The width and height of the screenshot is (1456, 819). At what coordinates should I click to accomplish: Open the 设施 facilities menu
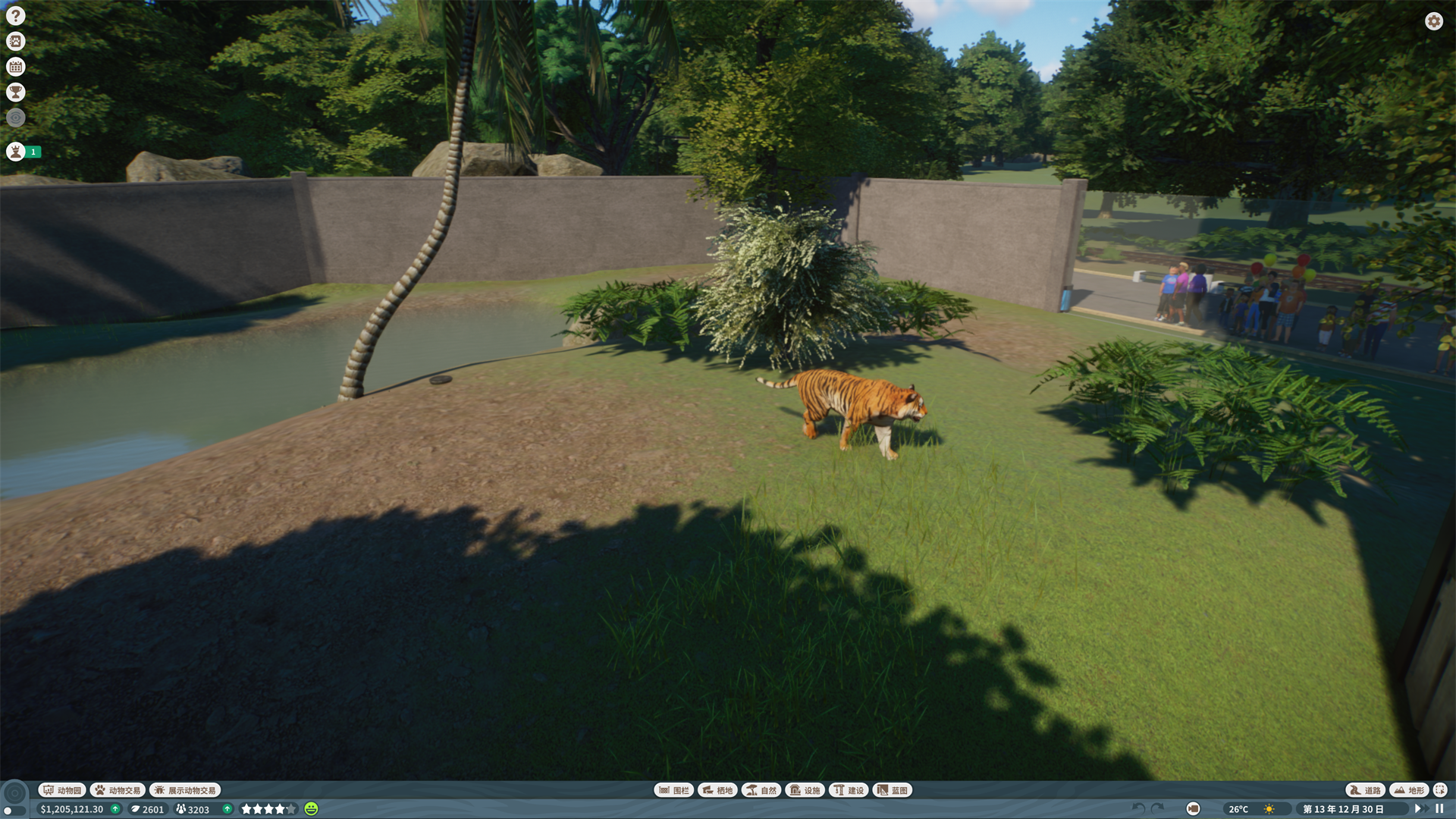pos(805,789)
